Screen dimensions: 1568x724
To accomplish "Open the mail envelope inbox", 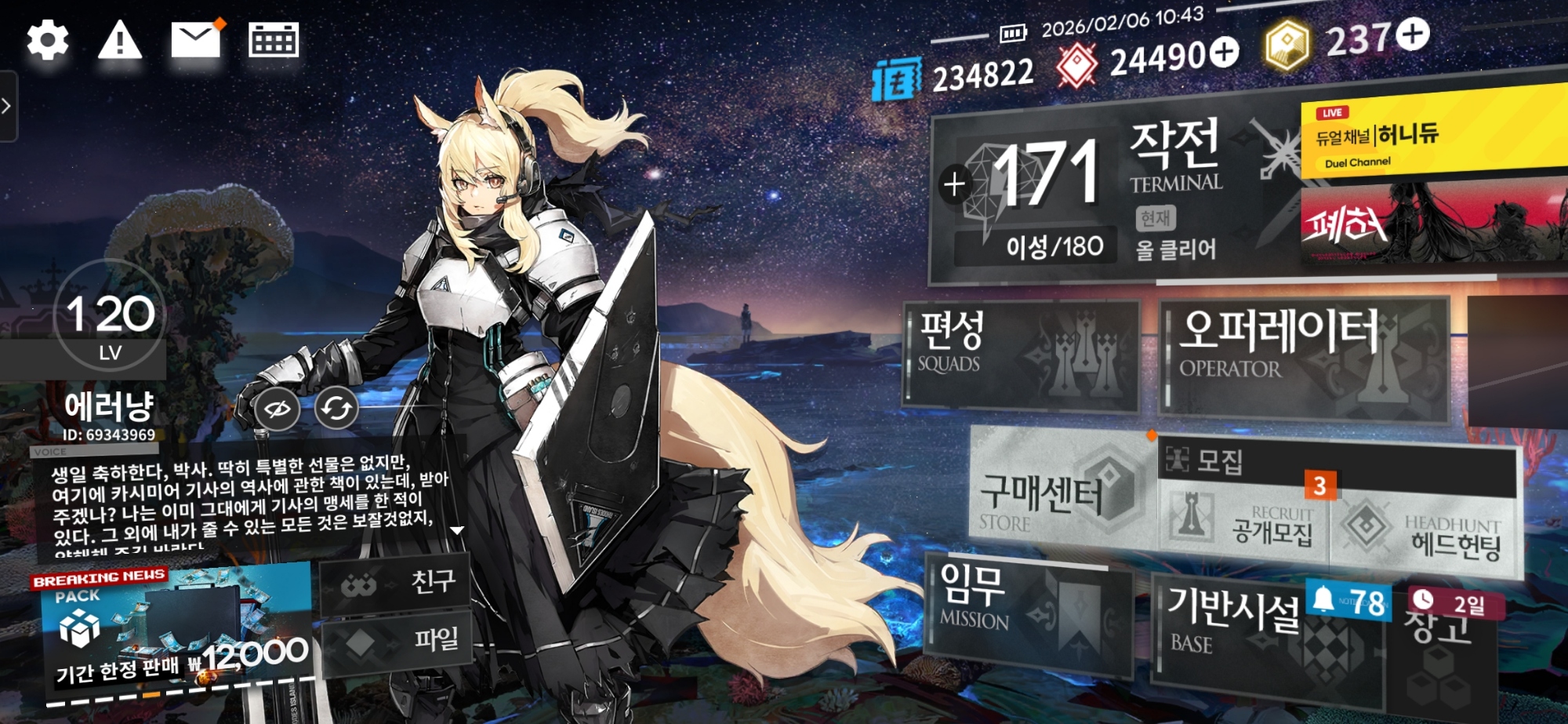I will [195, 40].
